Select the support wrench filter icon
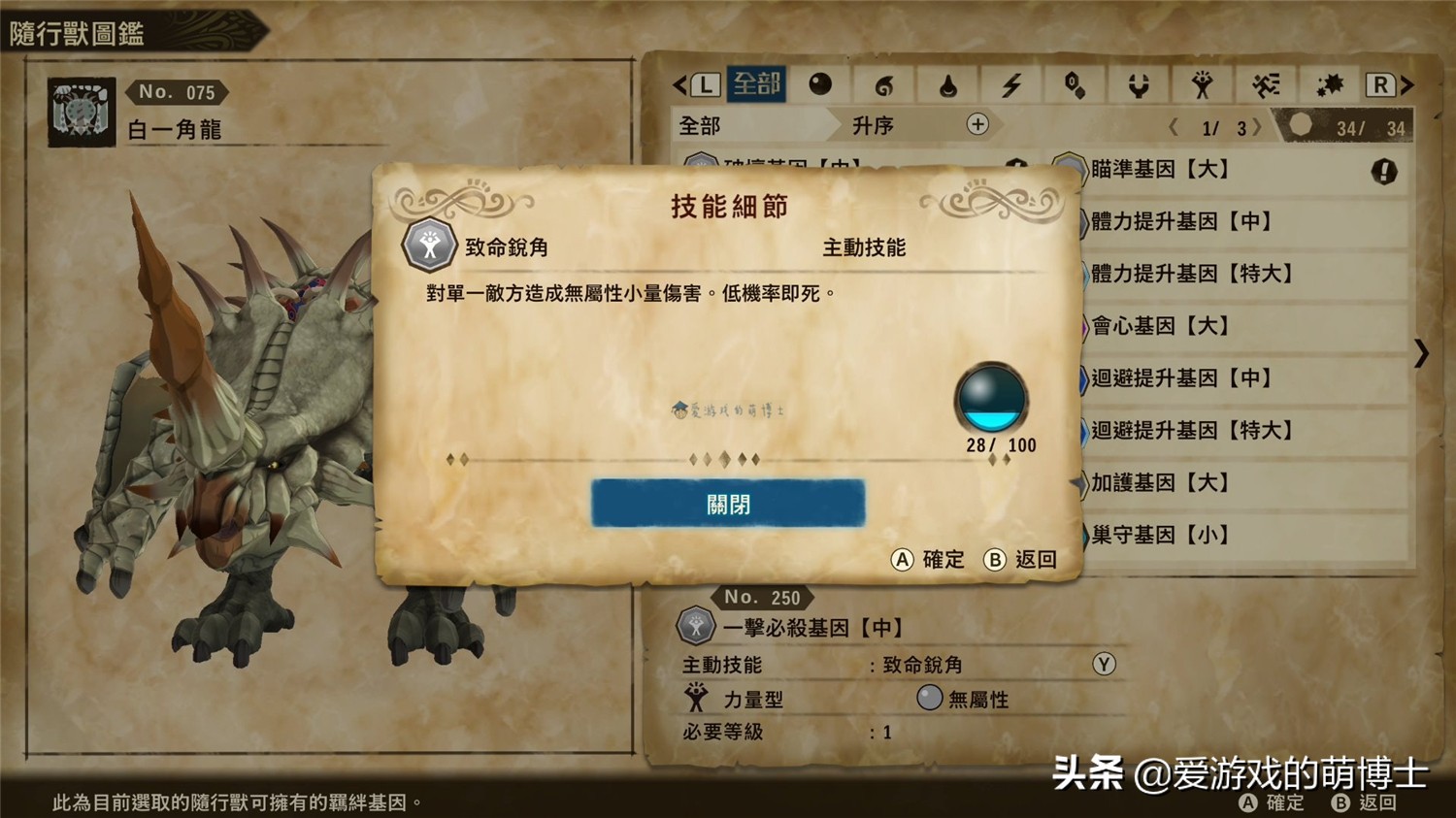 tap(1139, 84)
